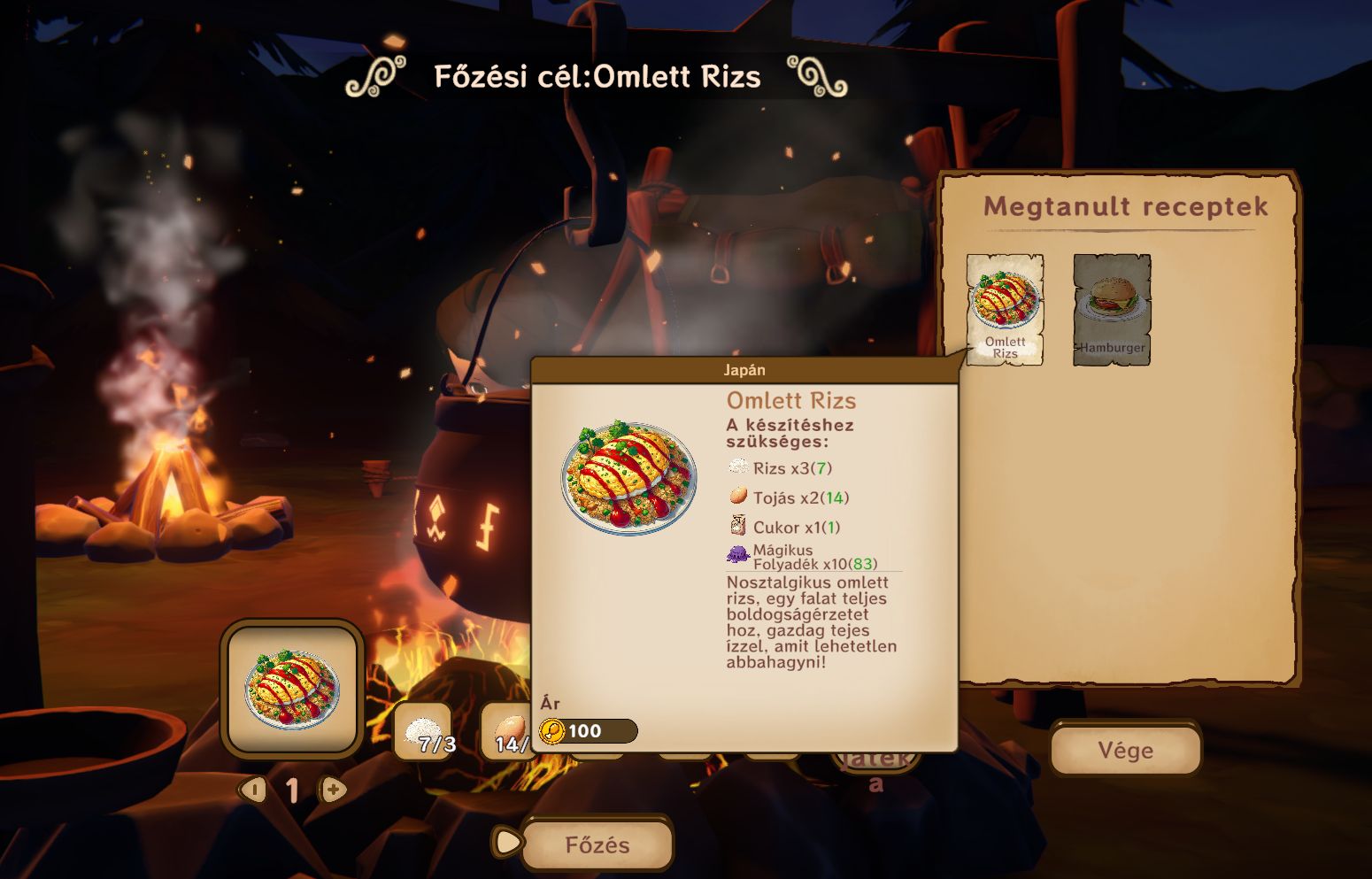Click the selected Omlett Rizs dish slot

tap(293, 690)
